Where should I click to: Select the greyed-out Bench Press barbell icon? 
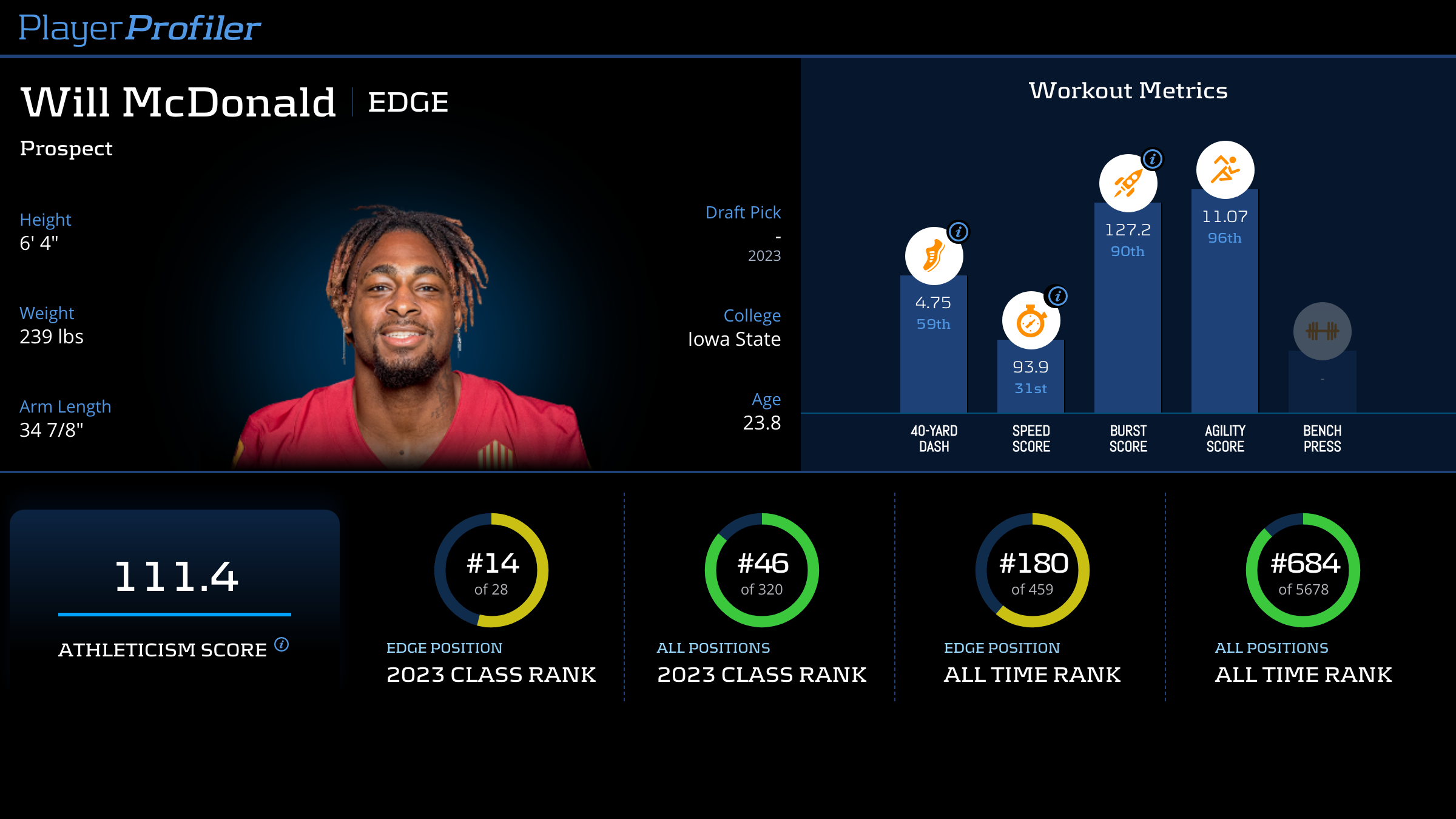pos(1322,331)
